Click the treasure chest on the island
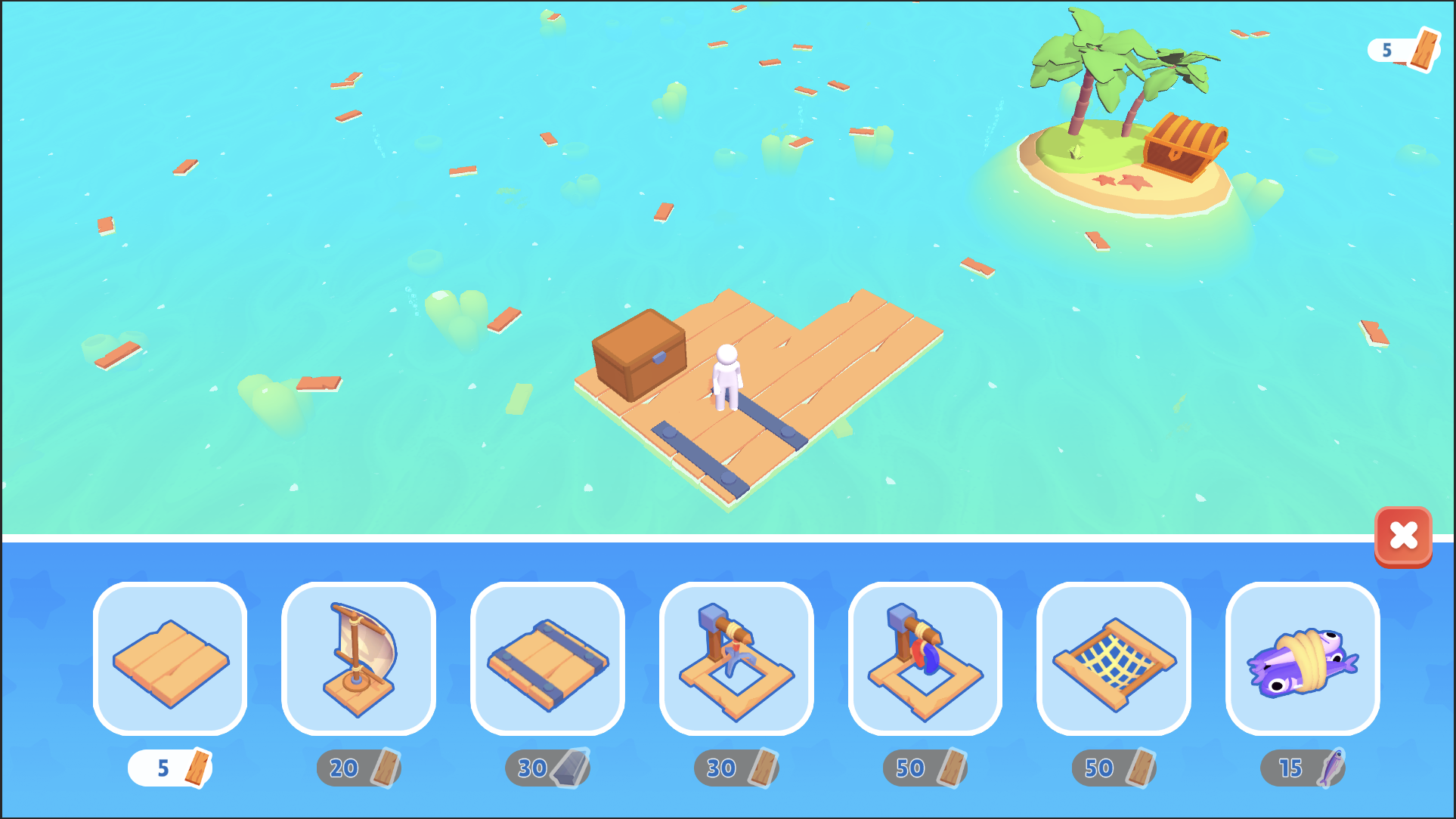 click(1185, 147)
